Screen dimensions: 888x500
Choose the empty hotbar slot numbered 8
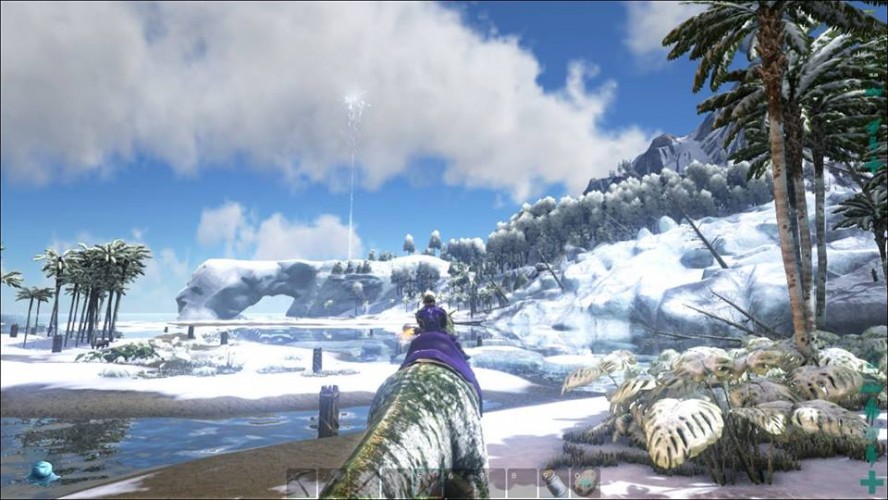pos(522,482)
